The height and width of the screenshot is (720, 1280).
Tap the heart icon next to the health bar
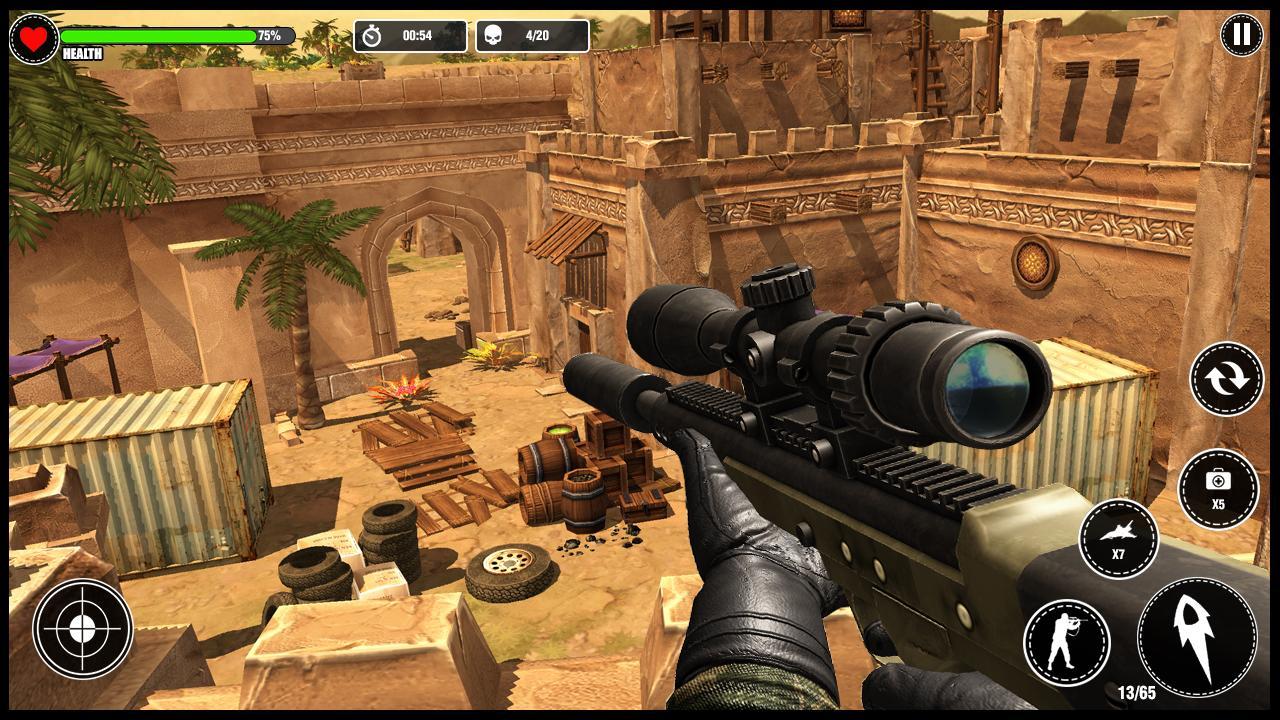pos(33,35)
